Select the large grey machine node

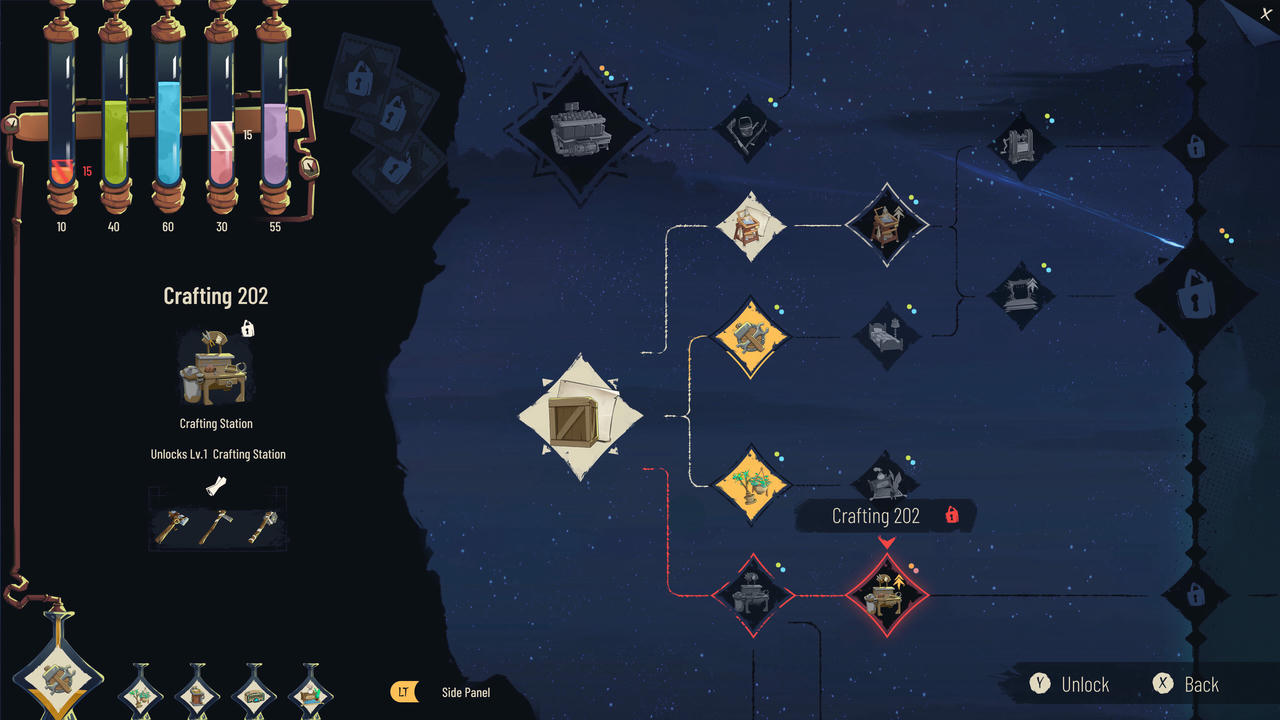[x=580, y=130]
